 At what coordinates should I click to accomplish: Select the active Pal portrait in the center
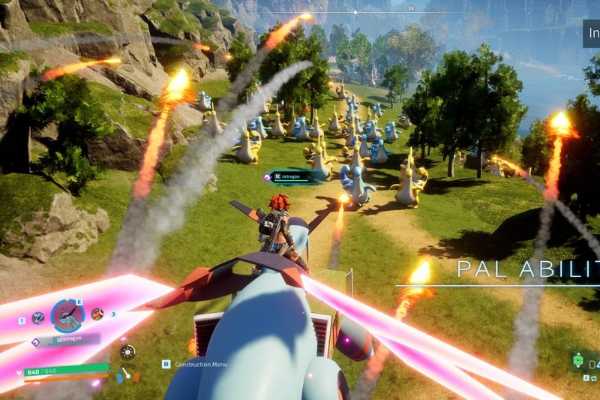click(67, 315)
